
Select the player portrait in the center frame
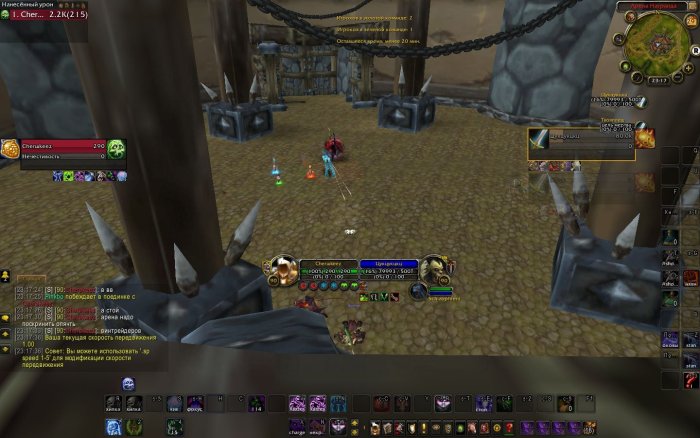coord(283,268)
